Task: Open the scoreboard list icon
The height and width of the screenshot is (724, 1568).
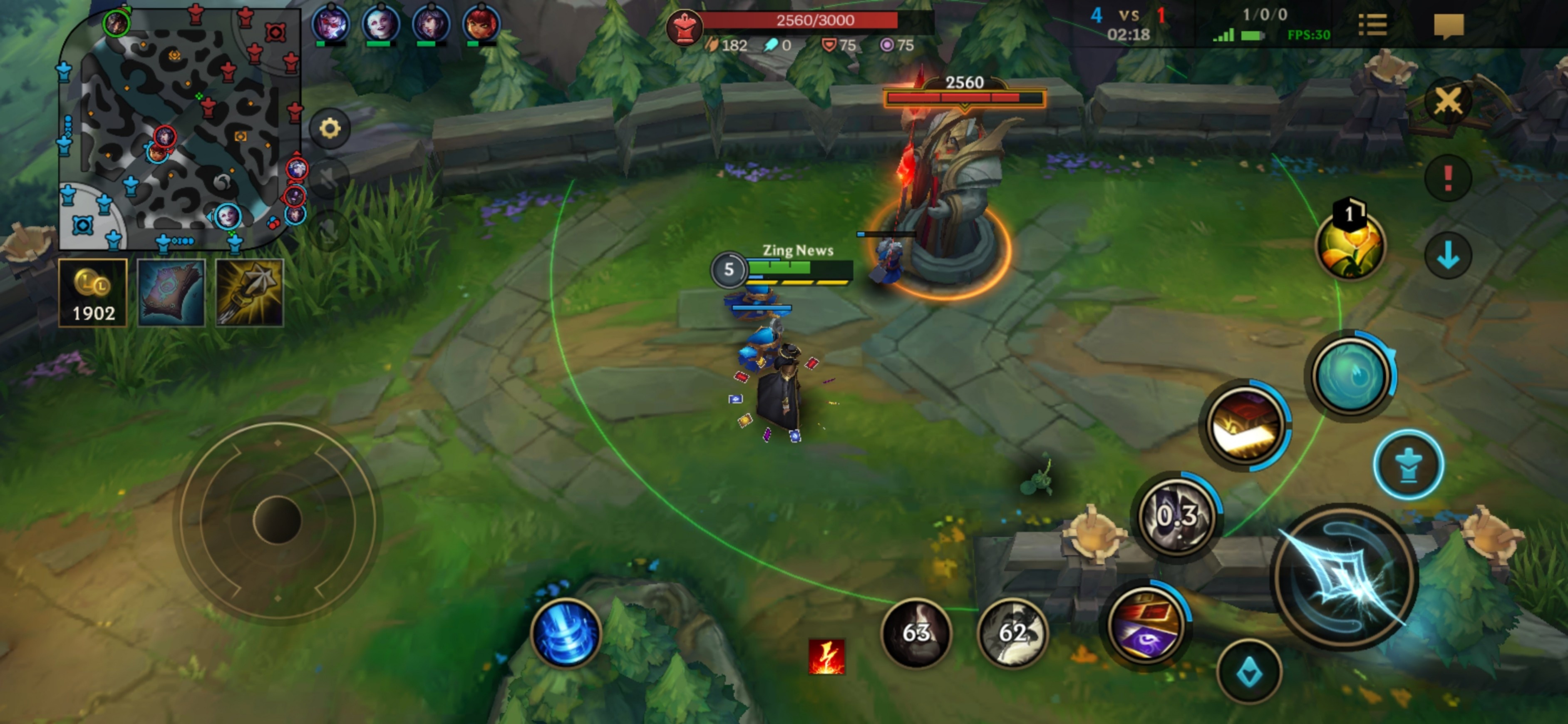Action: [x=1372, y=25]
